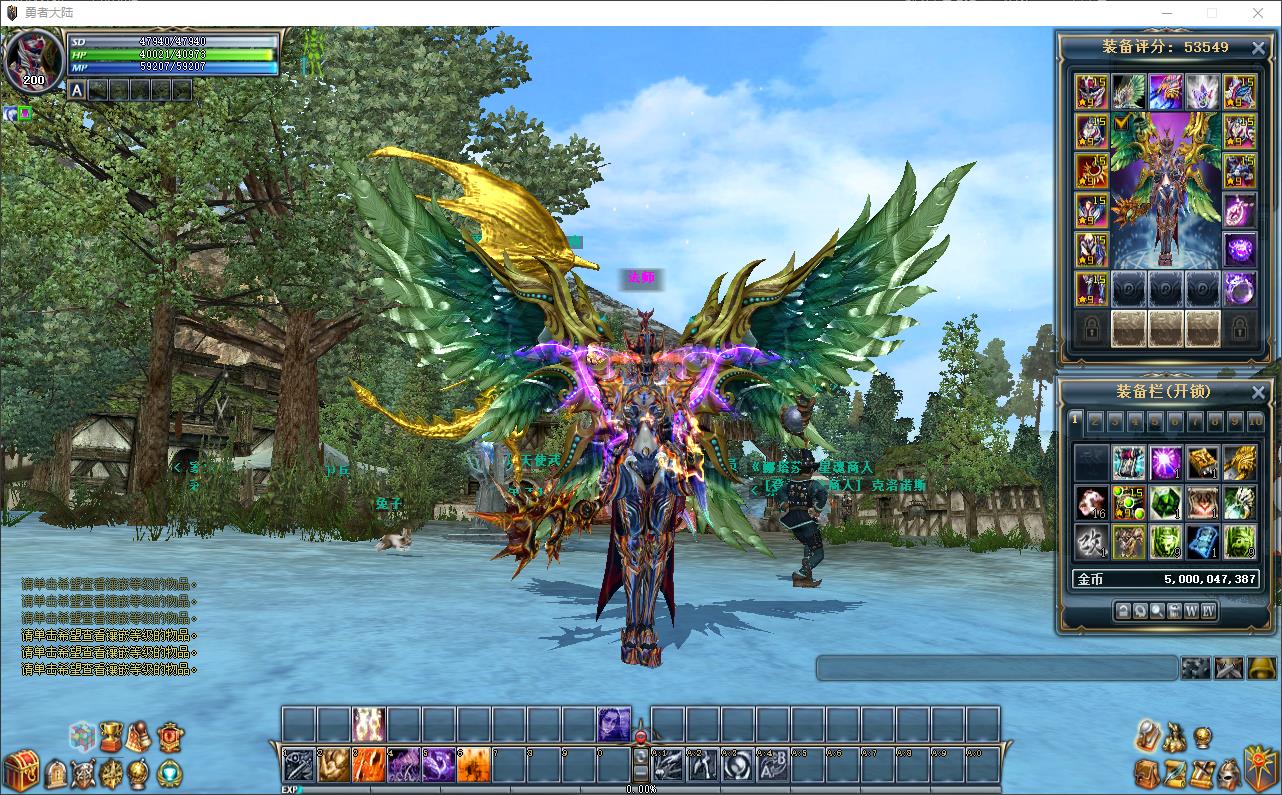Activate the fiery skill in hotbar slot 6
Viewport: 1282px width, 795px height.
(x=473, y=765)
